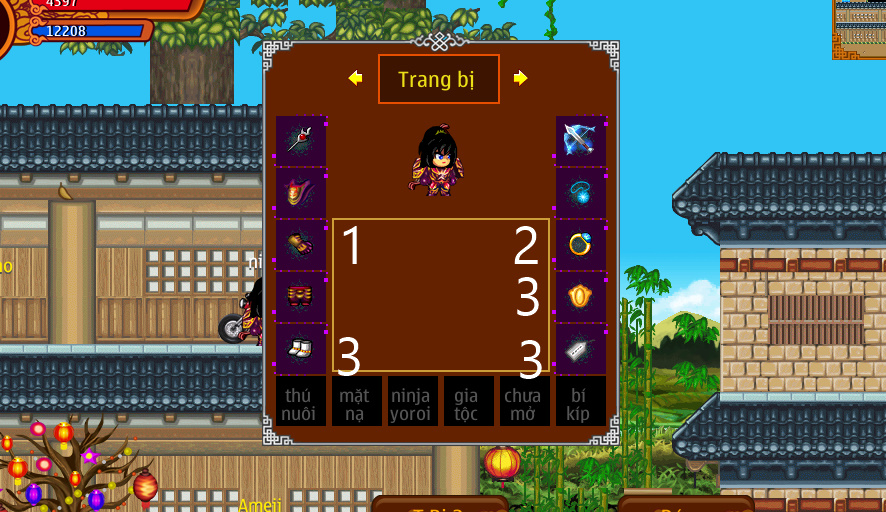Open the thú nuôi pet slot
Viewport: 886px width, 512px height.
(x=300, y=401)
